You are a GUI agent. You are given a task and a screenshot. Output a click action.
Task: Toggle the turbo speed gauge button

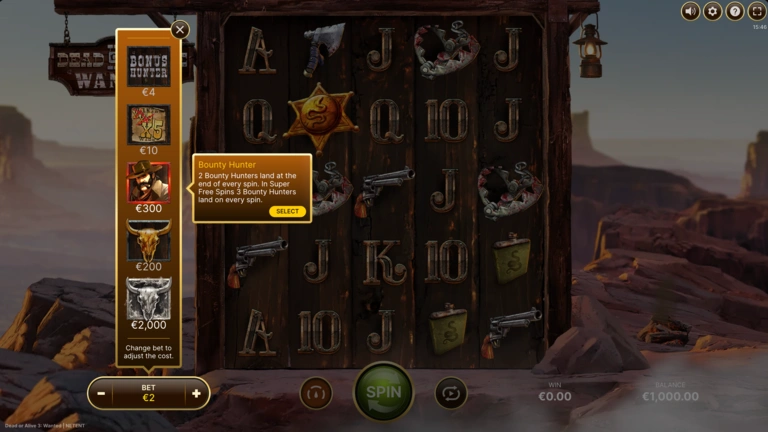316,393
